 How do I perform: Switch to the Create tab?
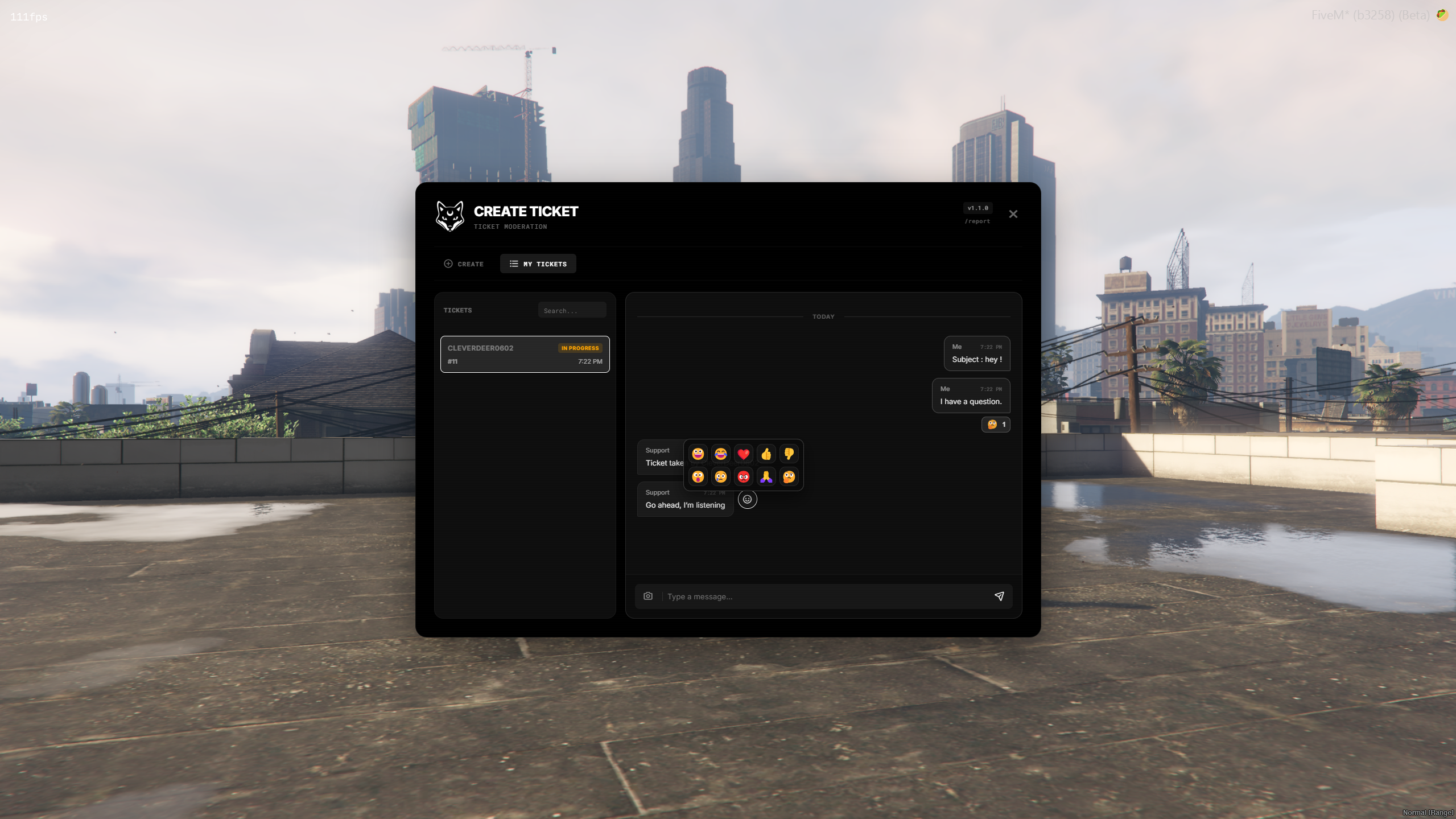click(464, 264)
